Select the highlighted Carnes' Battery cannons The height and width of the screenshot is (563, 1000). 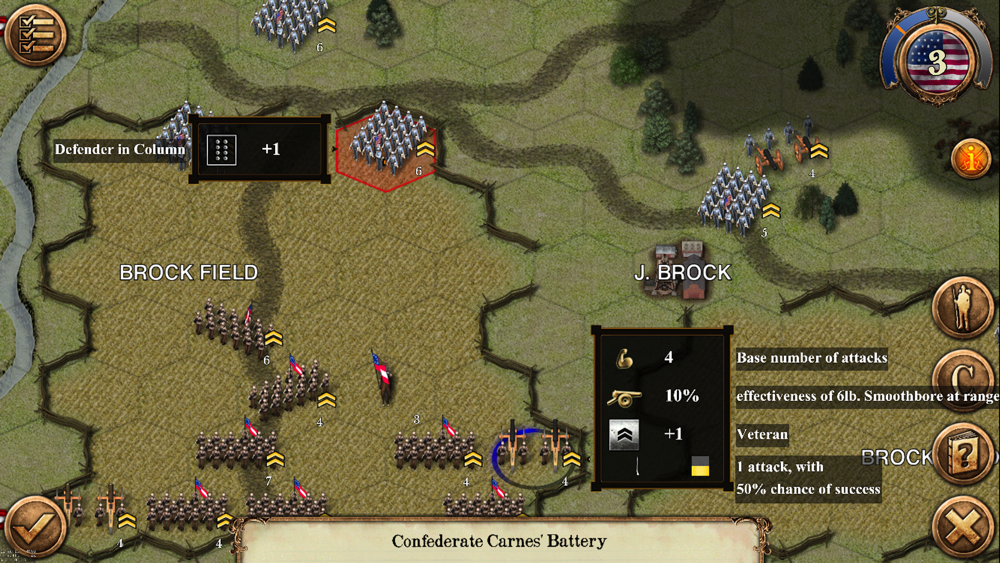click(x=534, y=450)
